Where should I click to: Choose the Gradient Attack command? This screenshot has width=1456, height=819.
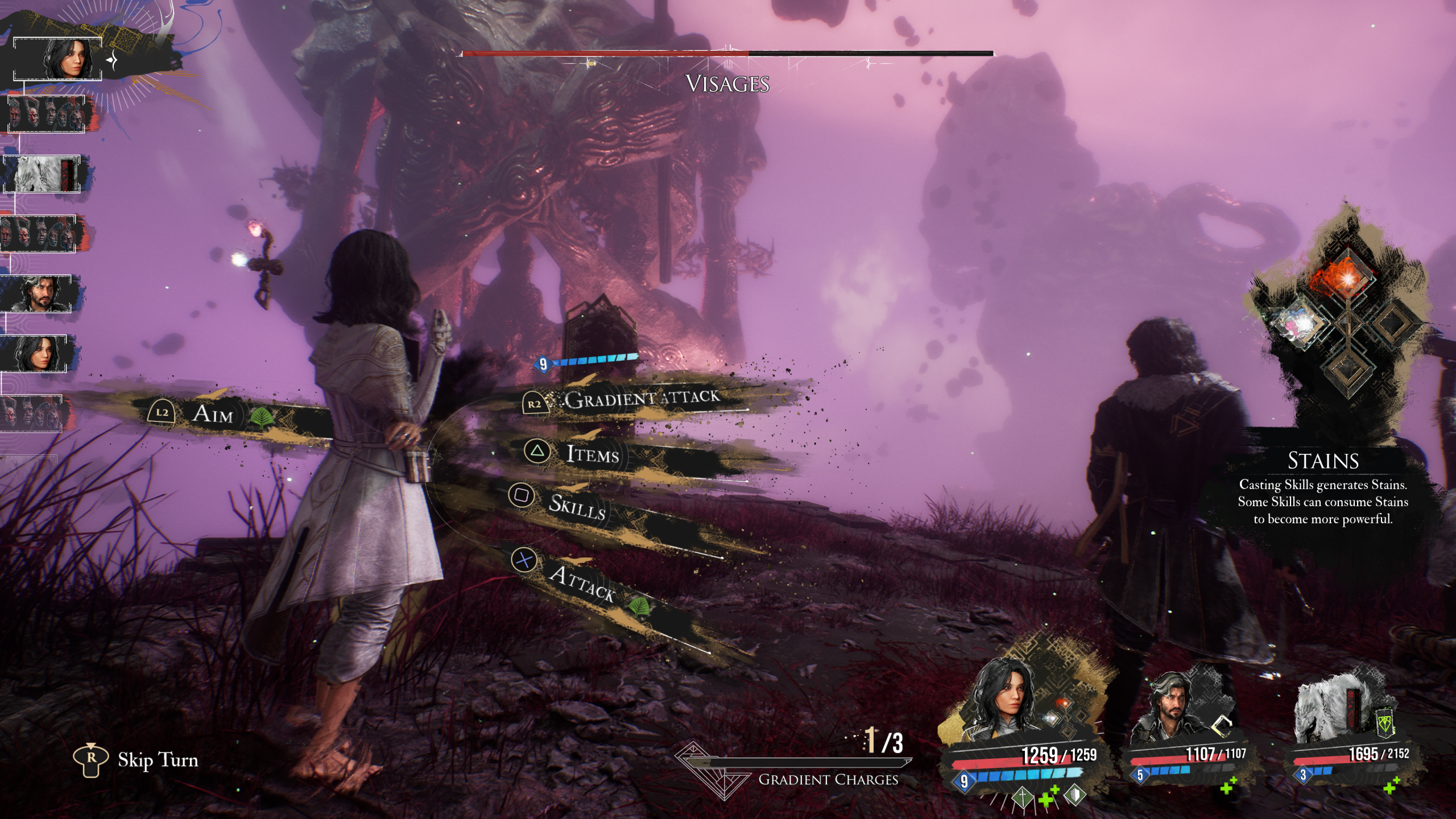642,399
